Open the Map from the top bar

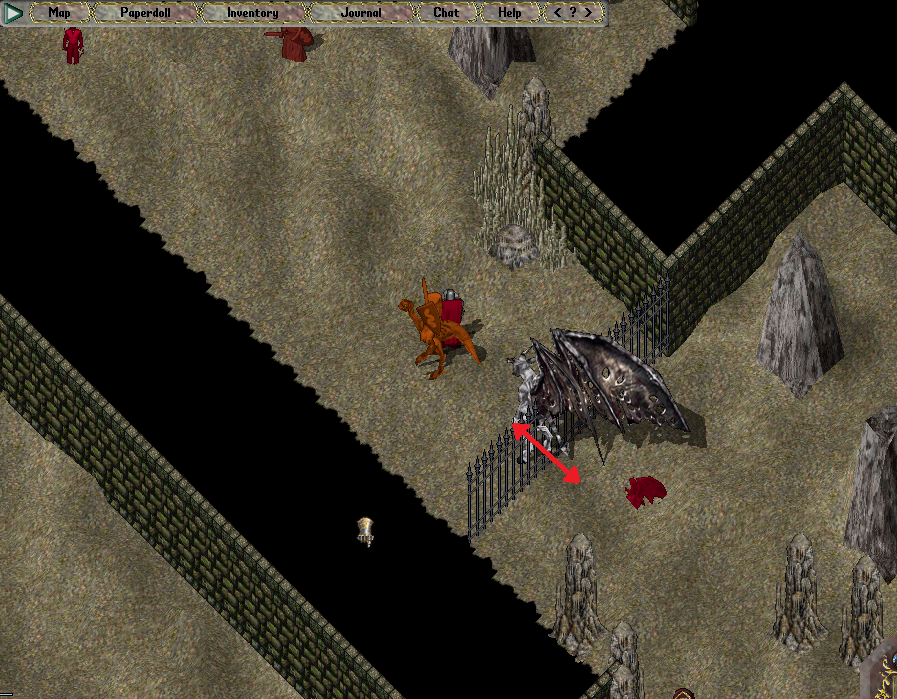(60, 13)
